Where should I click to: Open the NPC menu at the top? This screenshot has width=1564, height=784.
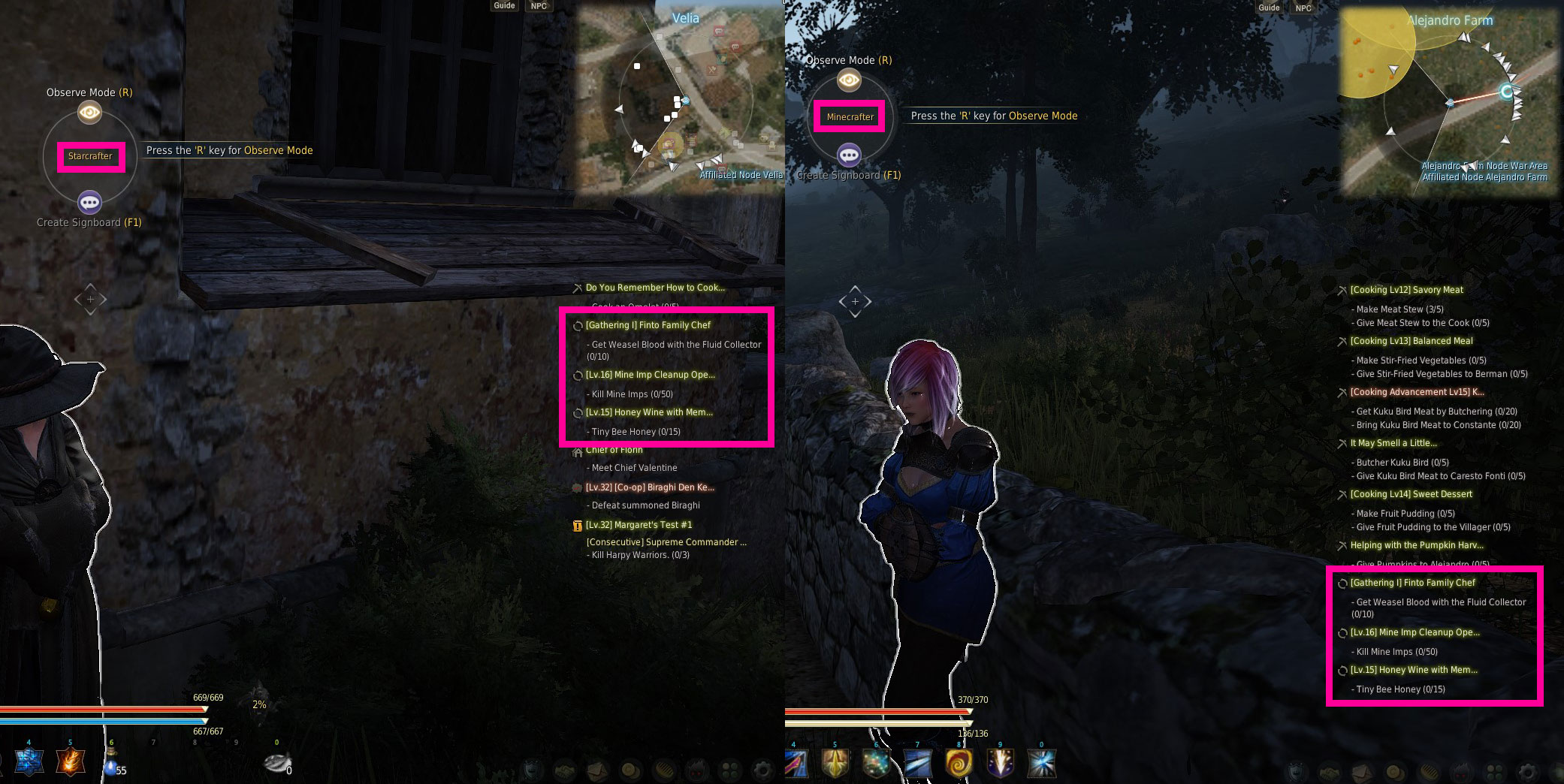tap(538, 5)
